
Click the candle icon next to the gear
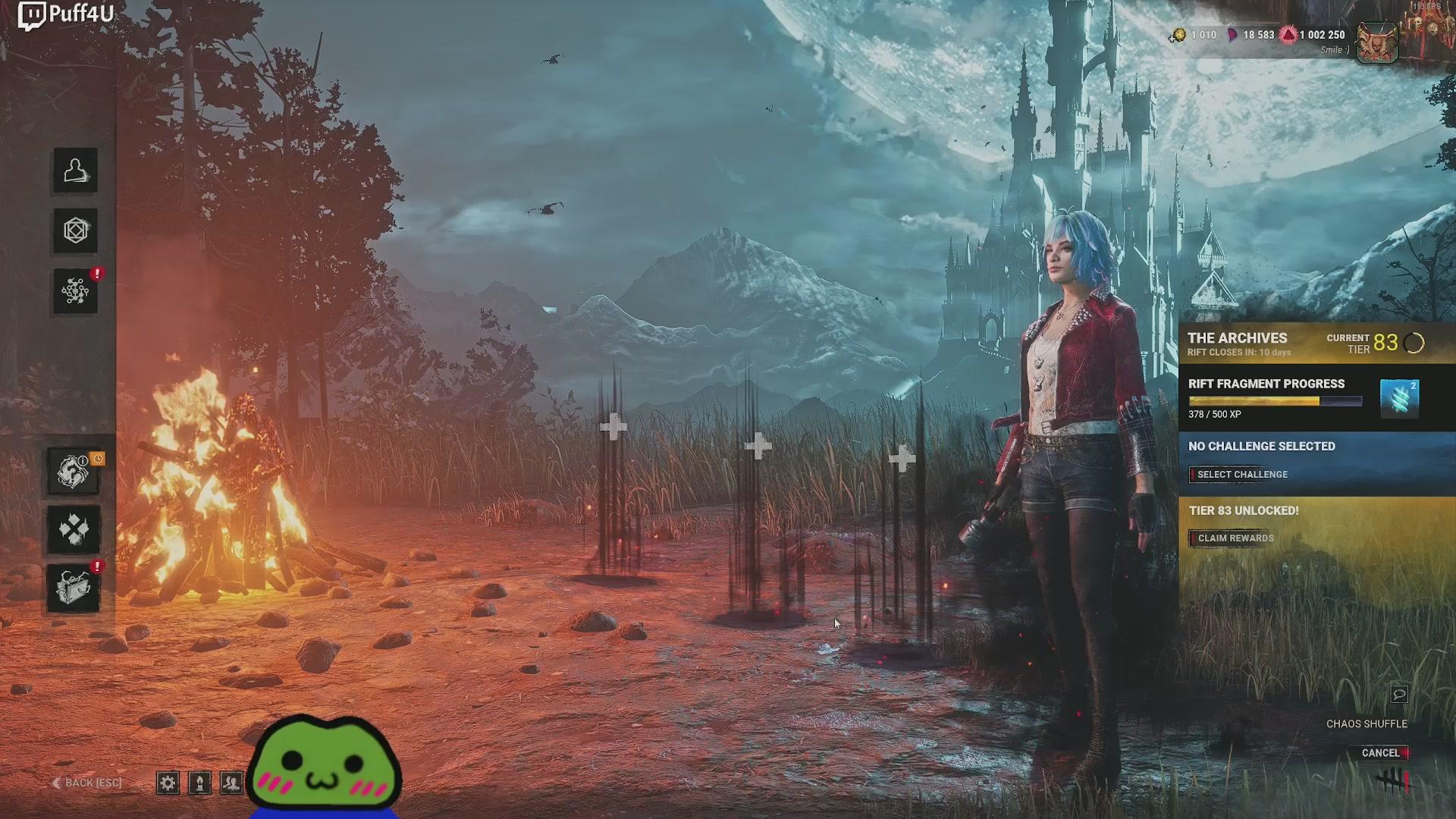tap(200, 783)
